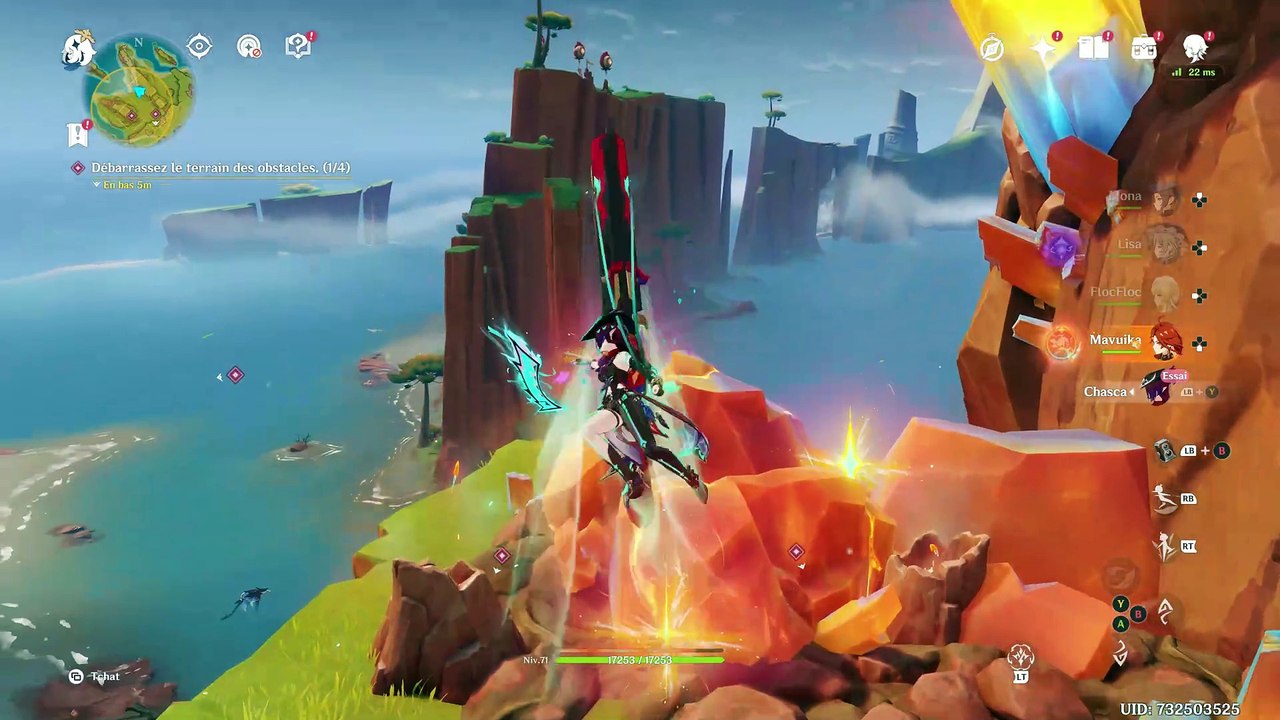Open the tracked quest "Débarrassez le terrain des obstacles"

point(220,168)
